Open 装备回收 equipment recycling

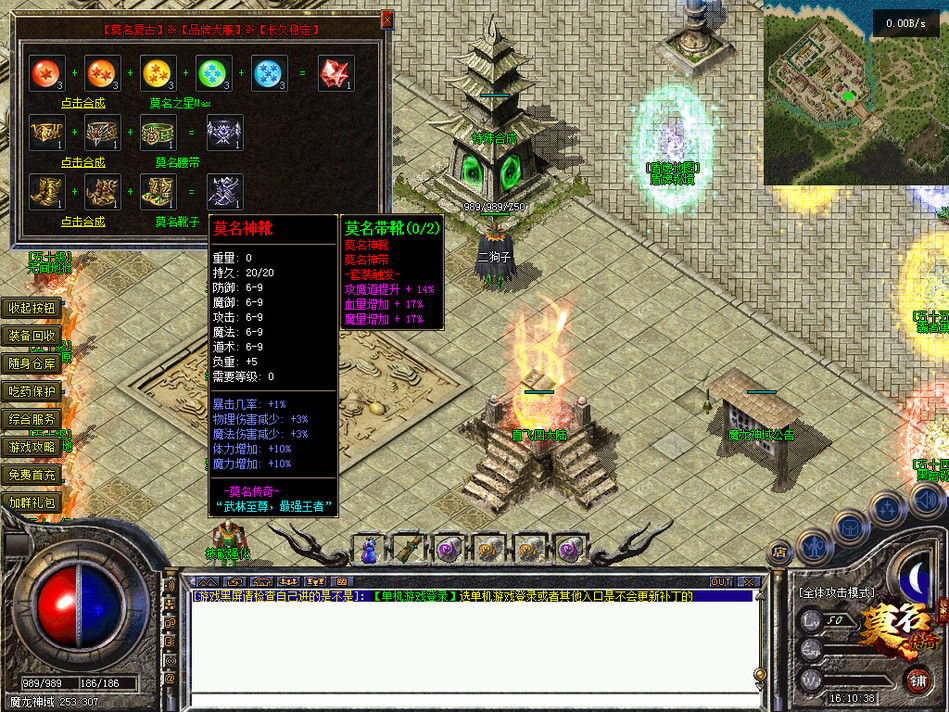32,336
